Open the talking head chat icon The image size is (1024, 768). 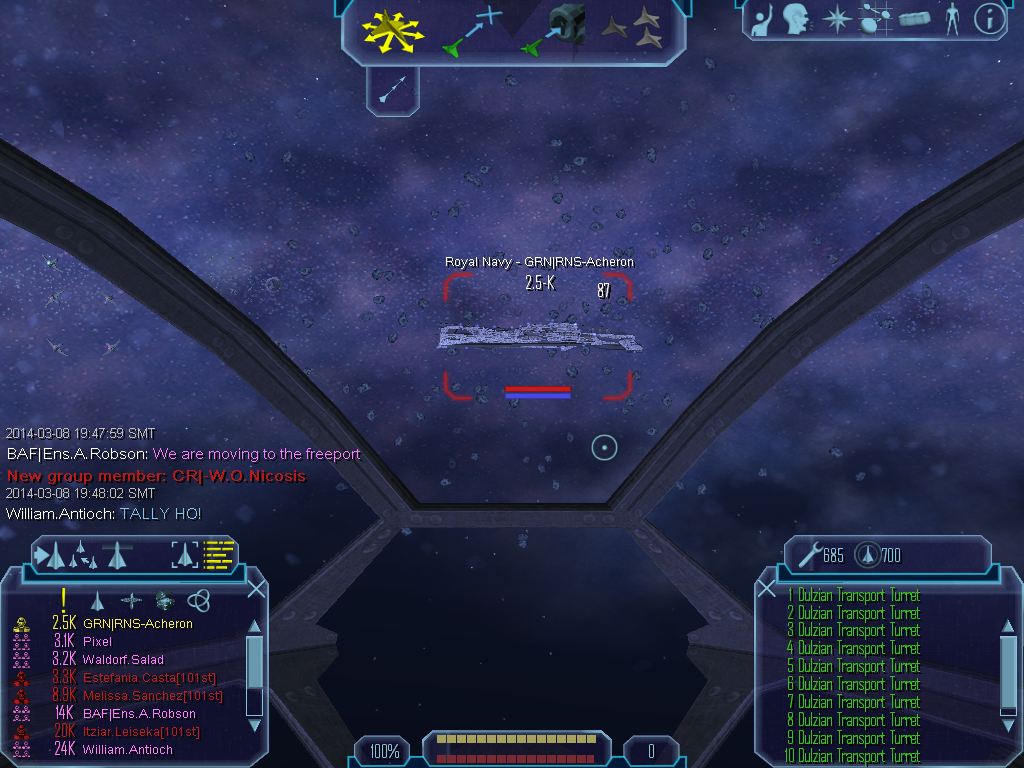pyautogui.click(x=796, y=19)
